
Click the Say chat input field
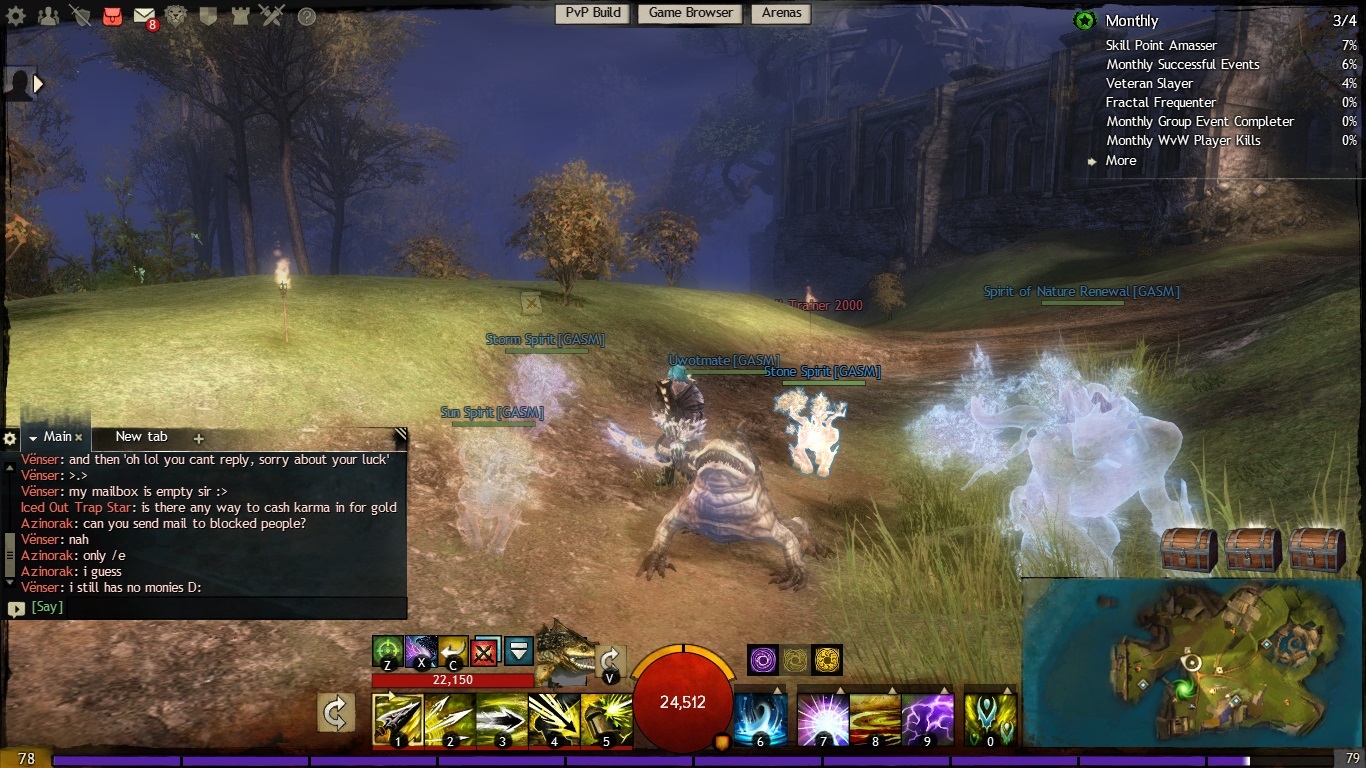coord(210,607)
